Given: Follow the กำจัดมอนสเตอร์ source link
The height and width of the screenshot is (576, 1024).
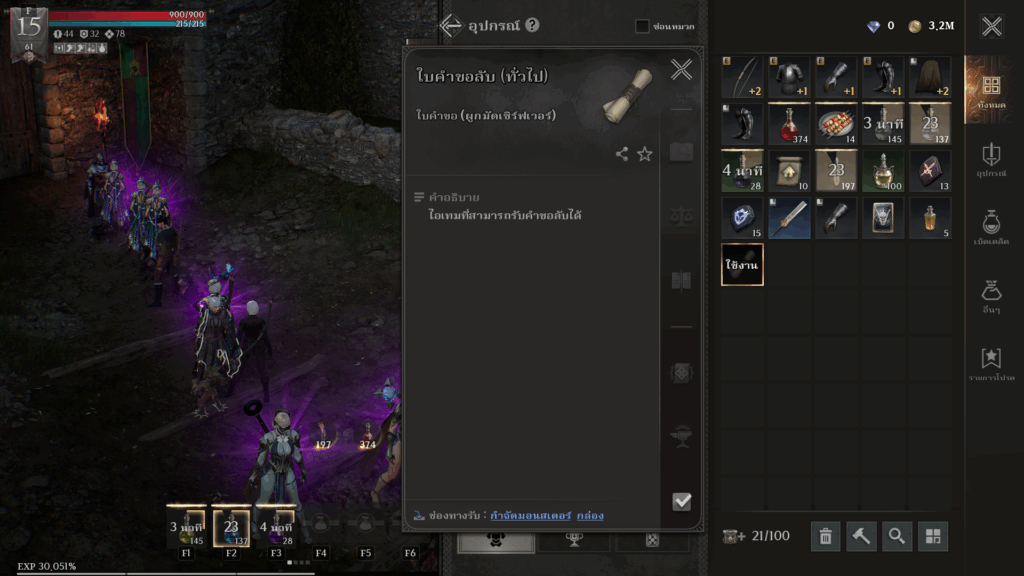Looking at the screenshot, I should 530,515.
